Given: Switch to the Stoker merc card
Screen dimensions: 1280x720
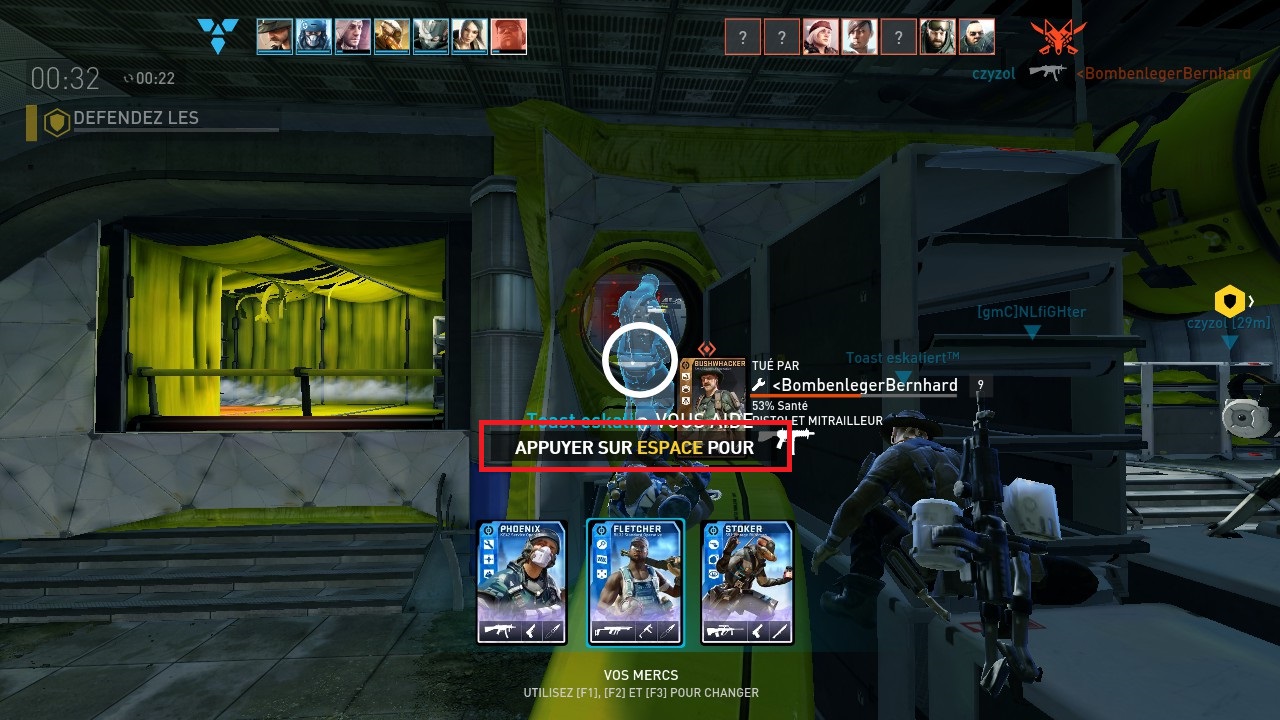Looking at the screenshot, I should 747,582.
